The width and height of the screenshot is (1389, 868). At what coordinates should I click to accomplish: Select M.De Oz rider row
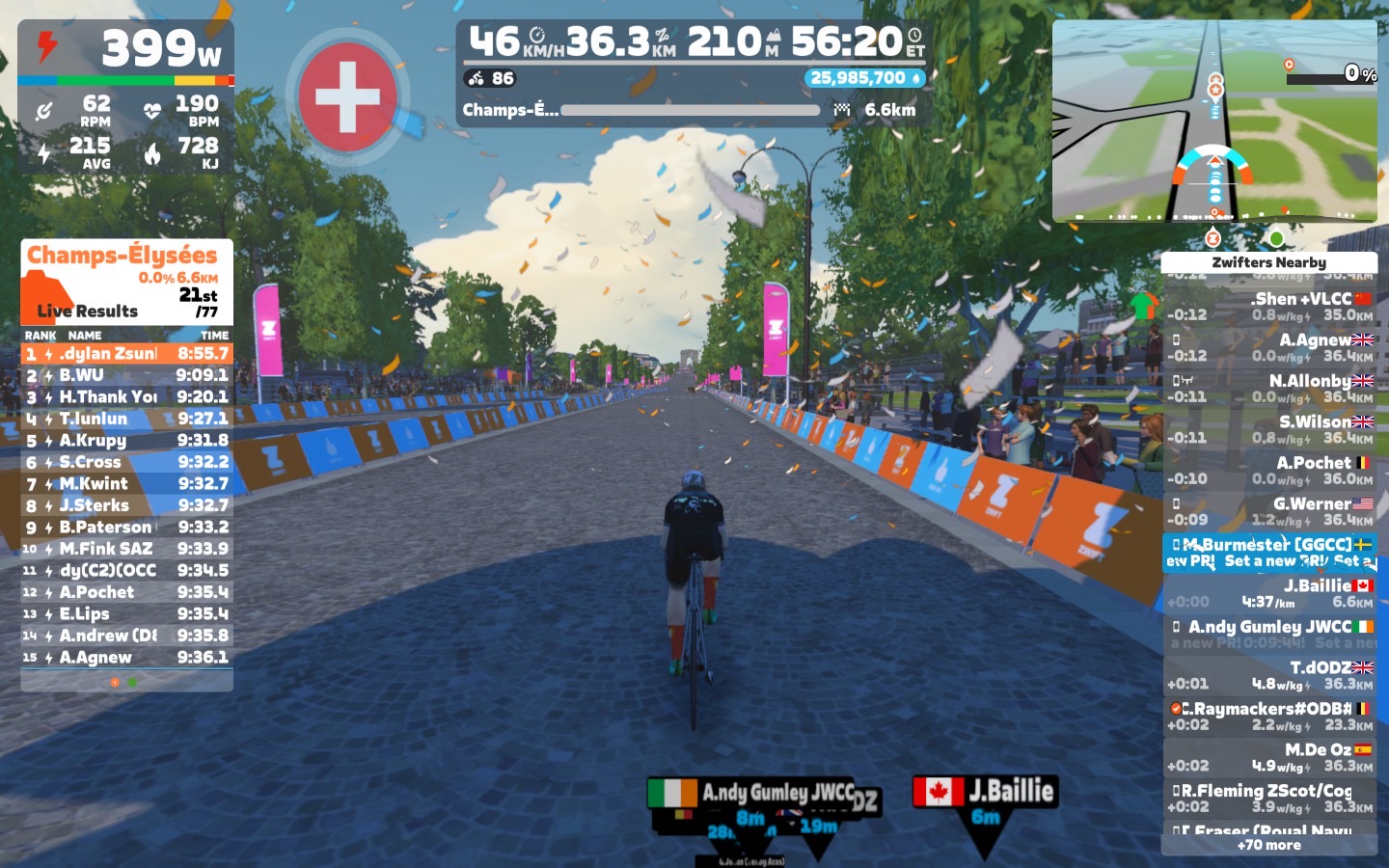[1268, 757]
